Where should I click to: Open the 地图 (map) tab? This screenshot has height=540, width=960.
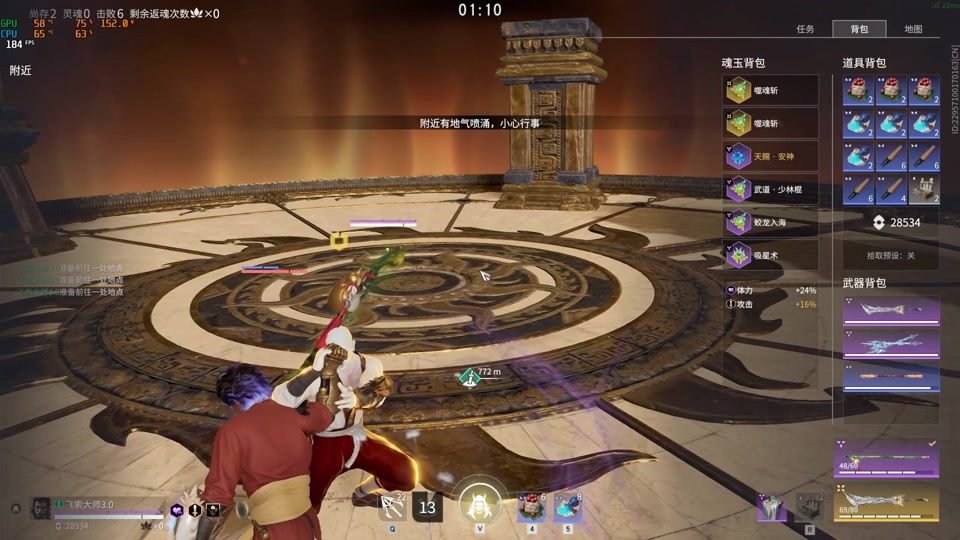[913, 29]
